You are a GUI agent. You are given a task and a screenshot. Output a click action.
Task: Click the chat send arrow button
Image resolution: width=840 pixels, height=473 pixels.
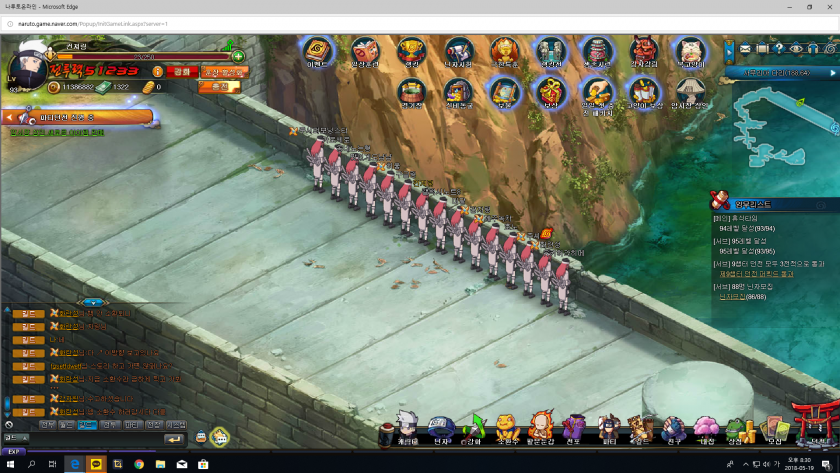[x=174, y=438]
